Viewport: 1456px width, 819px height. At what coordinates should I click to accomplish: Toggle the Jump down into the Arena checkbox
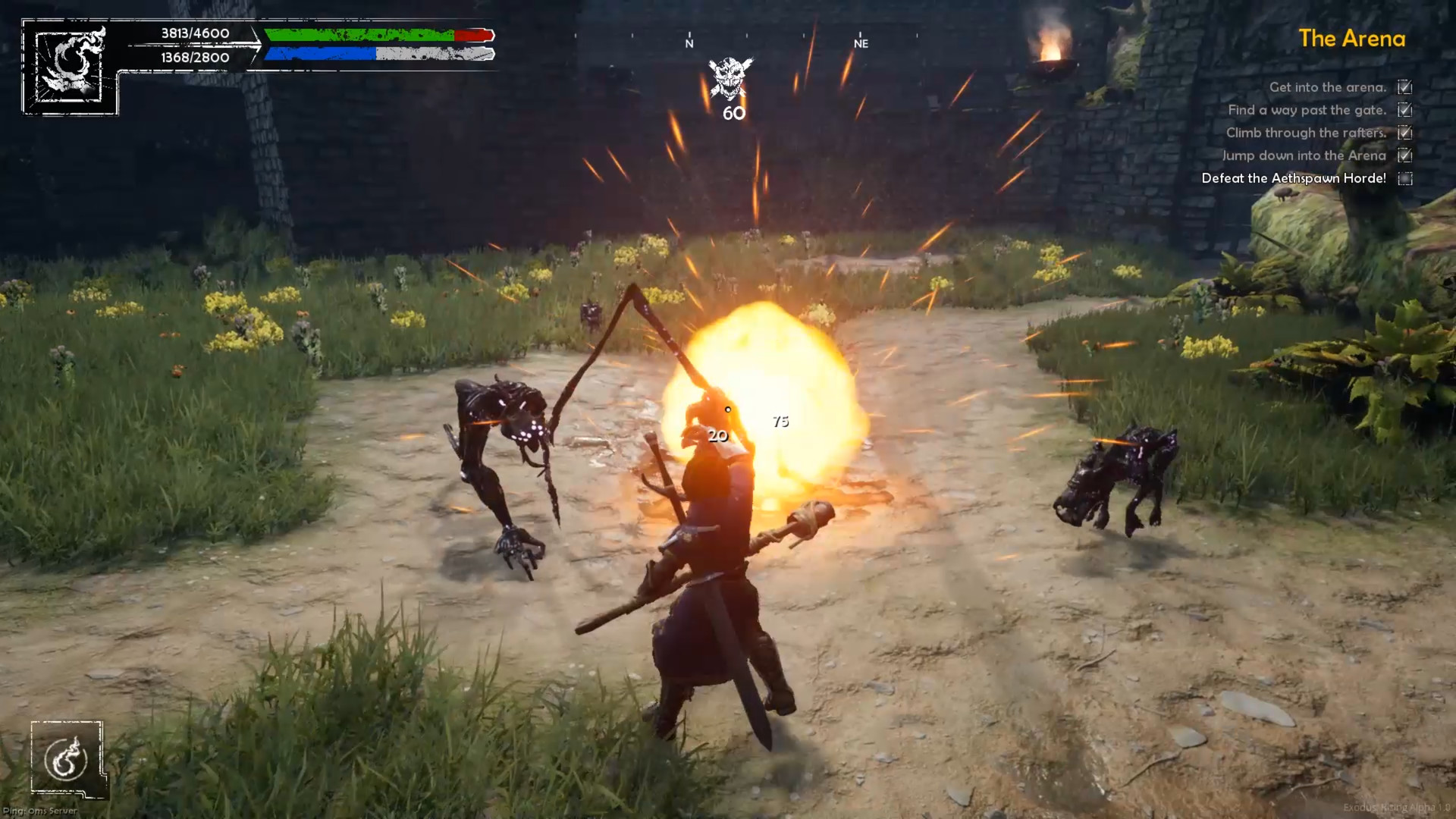(x=1404, y=156)
